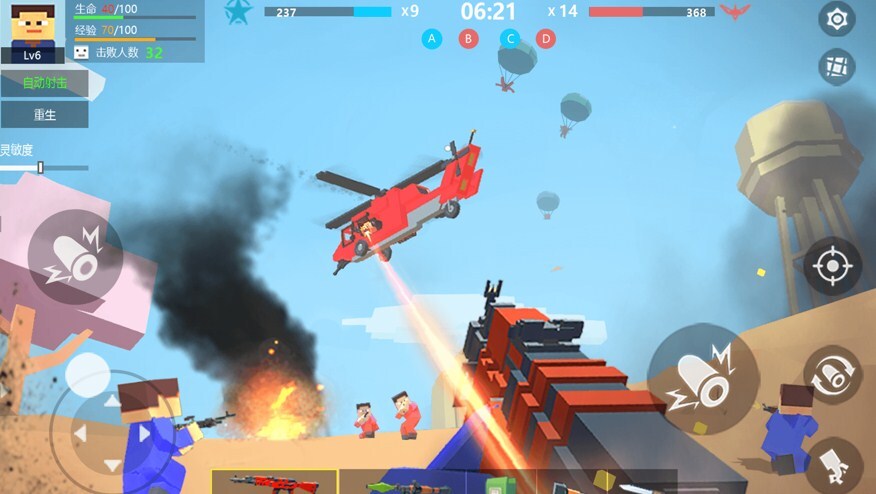Activate the crosshair aim button
The height and width of the screenshot is (494, 876).
click(x=832, y=267)
